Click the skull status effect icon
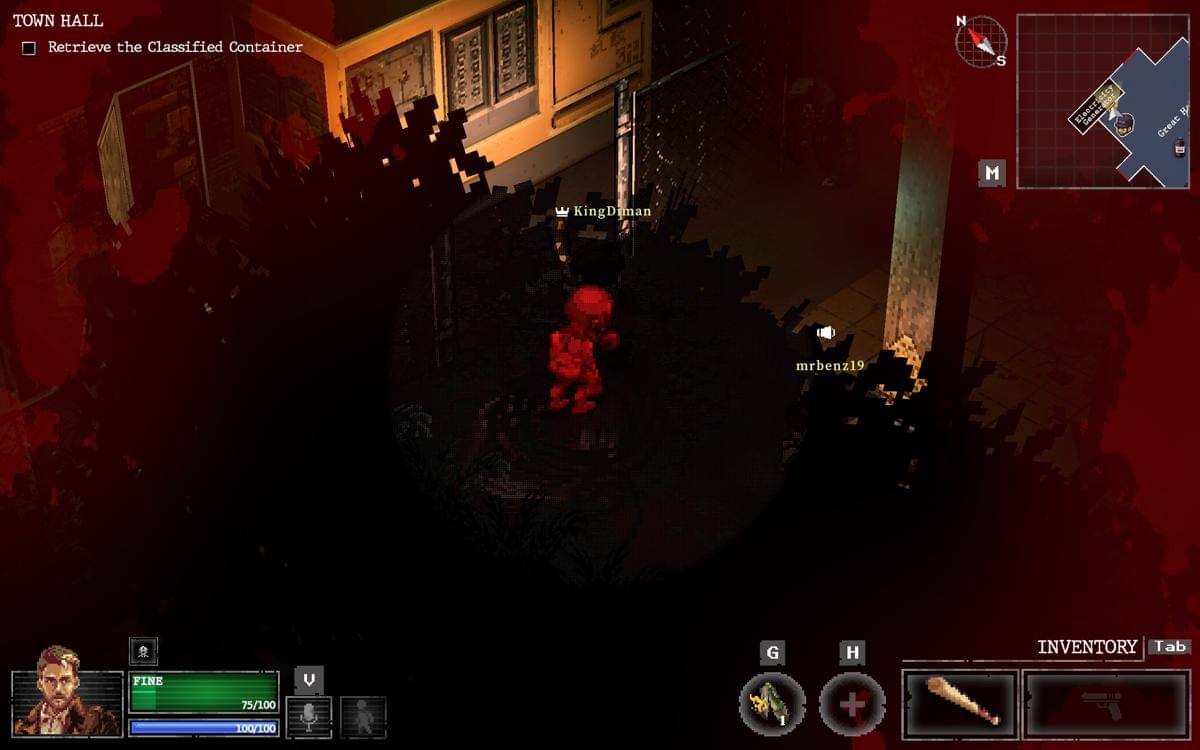The image size is (1200, 750). point(143,651)
